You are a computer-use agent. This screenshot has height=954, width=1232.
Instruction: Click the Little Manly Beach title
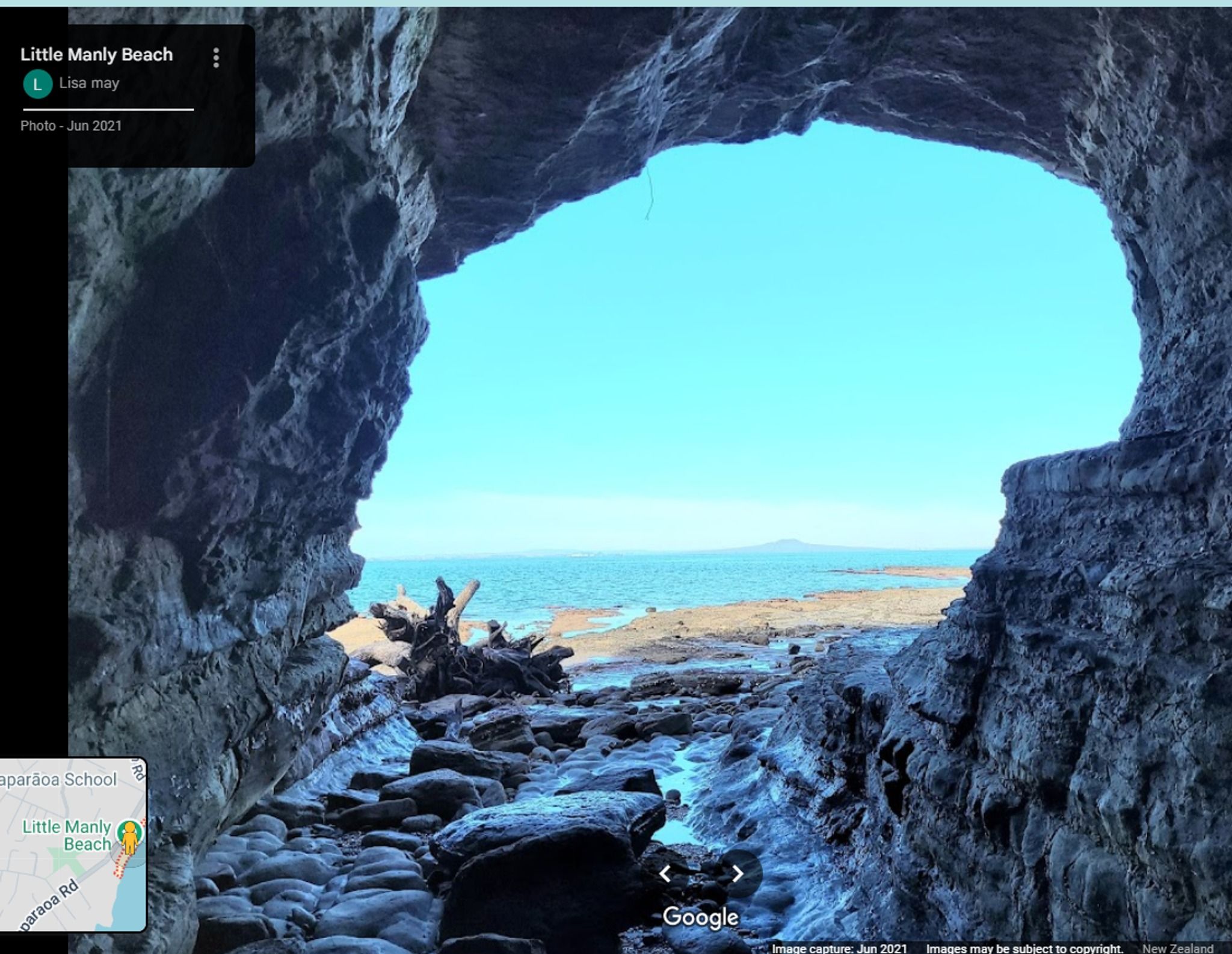[x=96, y=55]
